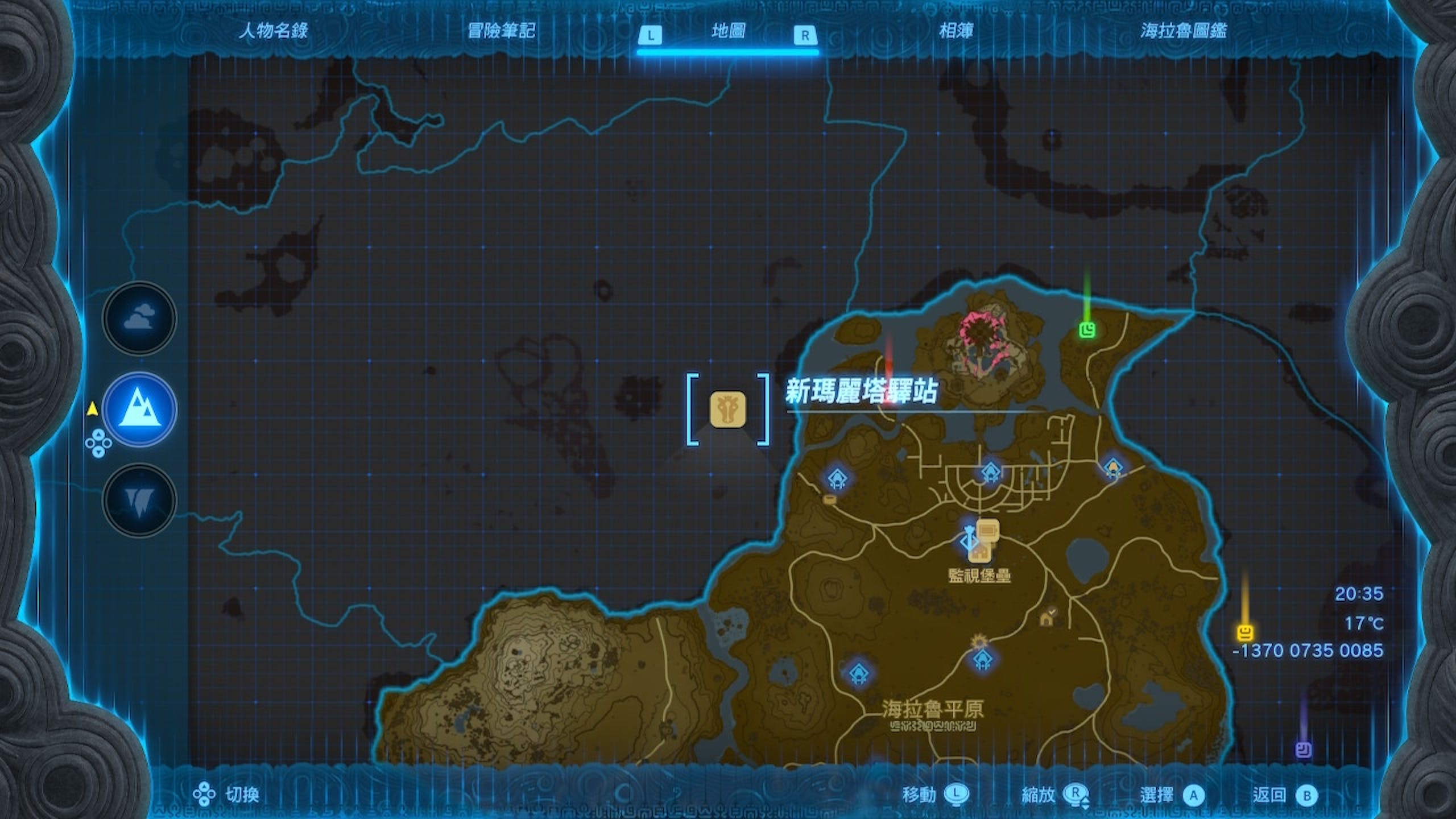Switch to the 海拉魯圖鑑 tab
Image resolution: width=1456 pixels, height=819 pixels.
coord(1183,31)
